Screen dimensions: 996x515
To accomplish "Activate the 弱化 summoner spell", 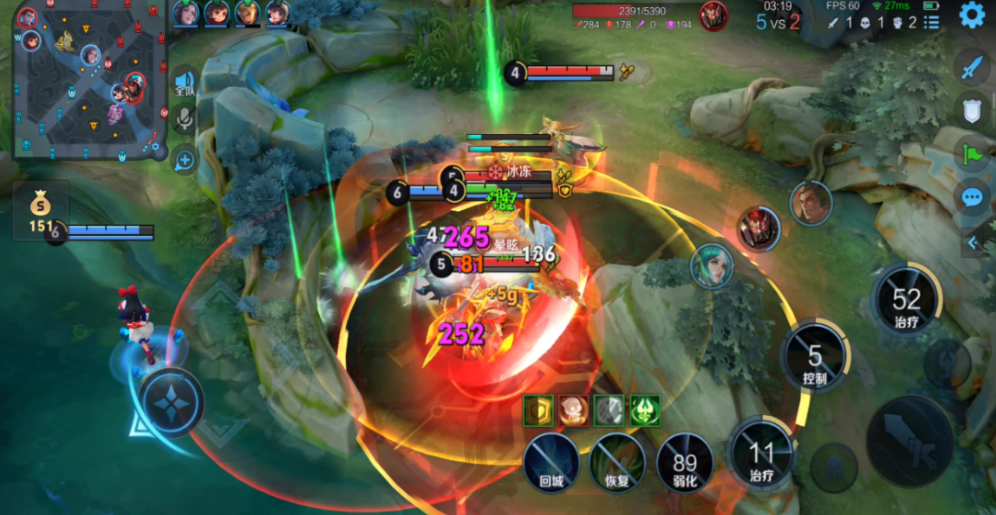I will [685, 463].
